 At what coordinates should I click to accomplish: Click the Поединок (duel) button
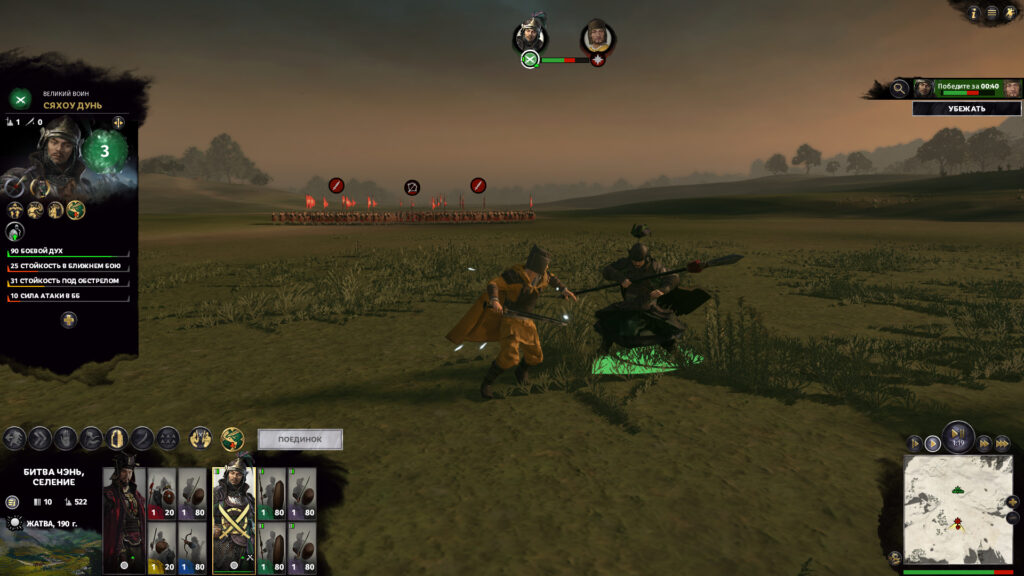pos(300,439)
